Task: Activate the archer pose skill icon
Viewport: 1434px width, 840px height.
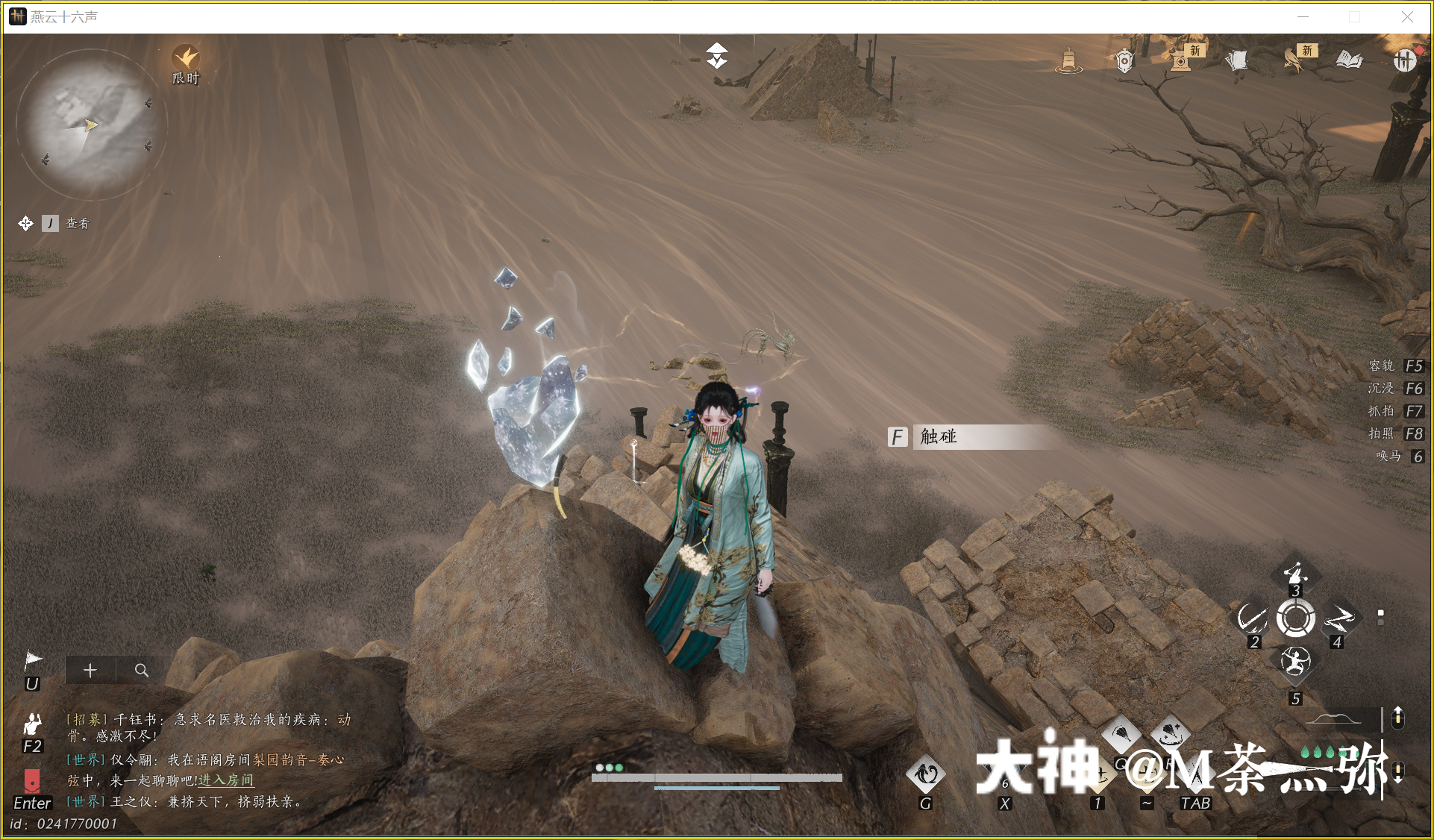Action: [1294, 661]
